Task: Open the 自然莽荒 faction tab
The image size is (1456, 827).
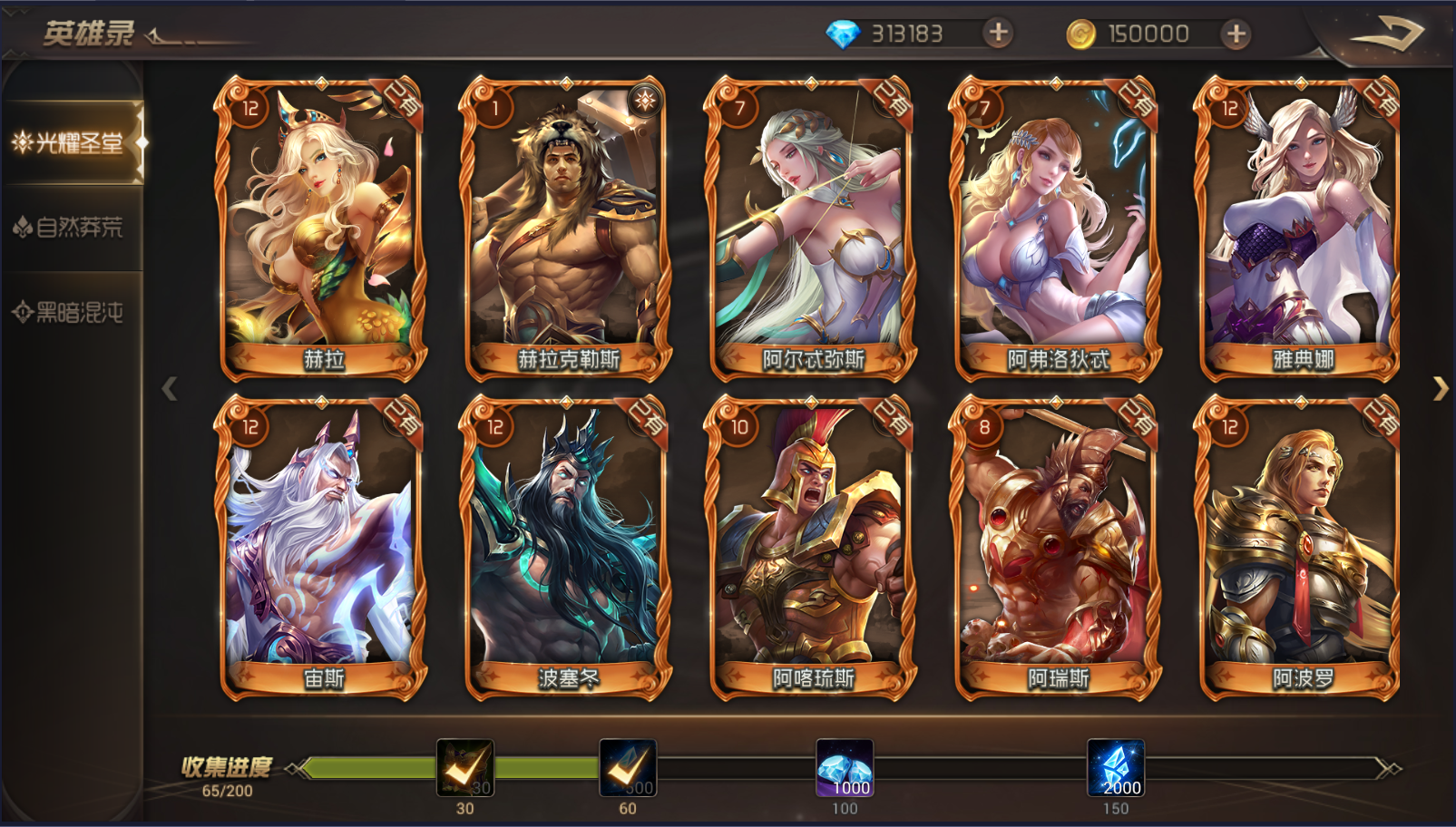Action: (71, 227)
